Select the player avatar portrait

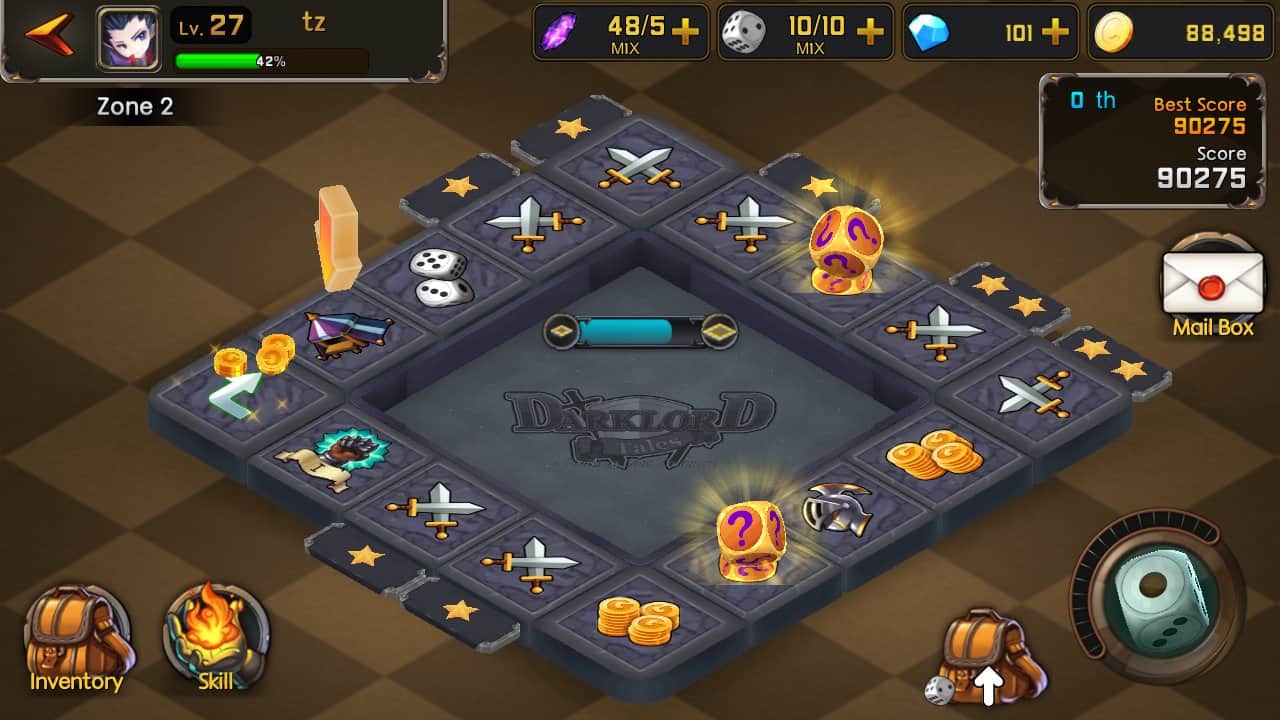(x=127, y=38)
